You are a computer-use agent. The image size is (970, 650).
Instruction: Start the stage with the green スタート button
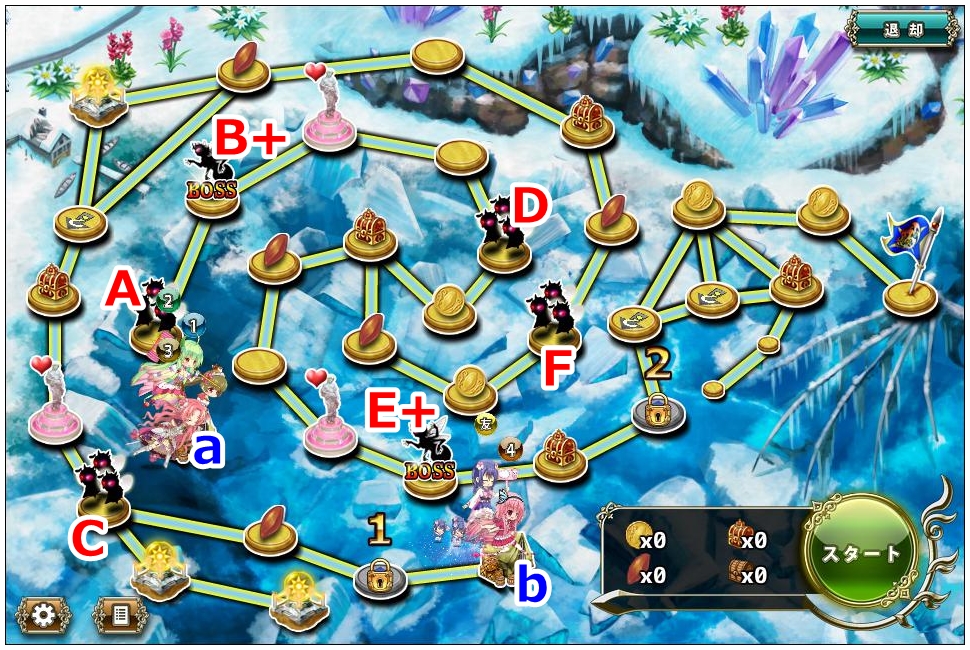point(861,553)
